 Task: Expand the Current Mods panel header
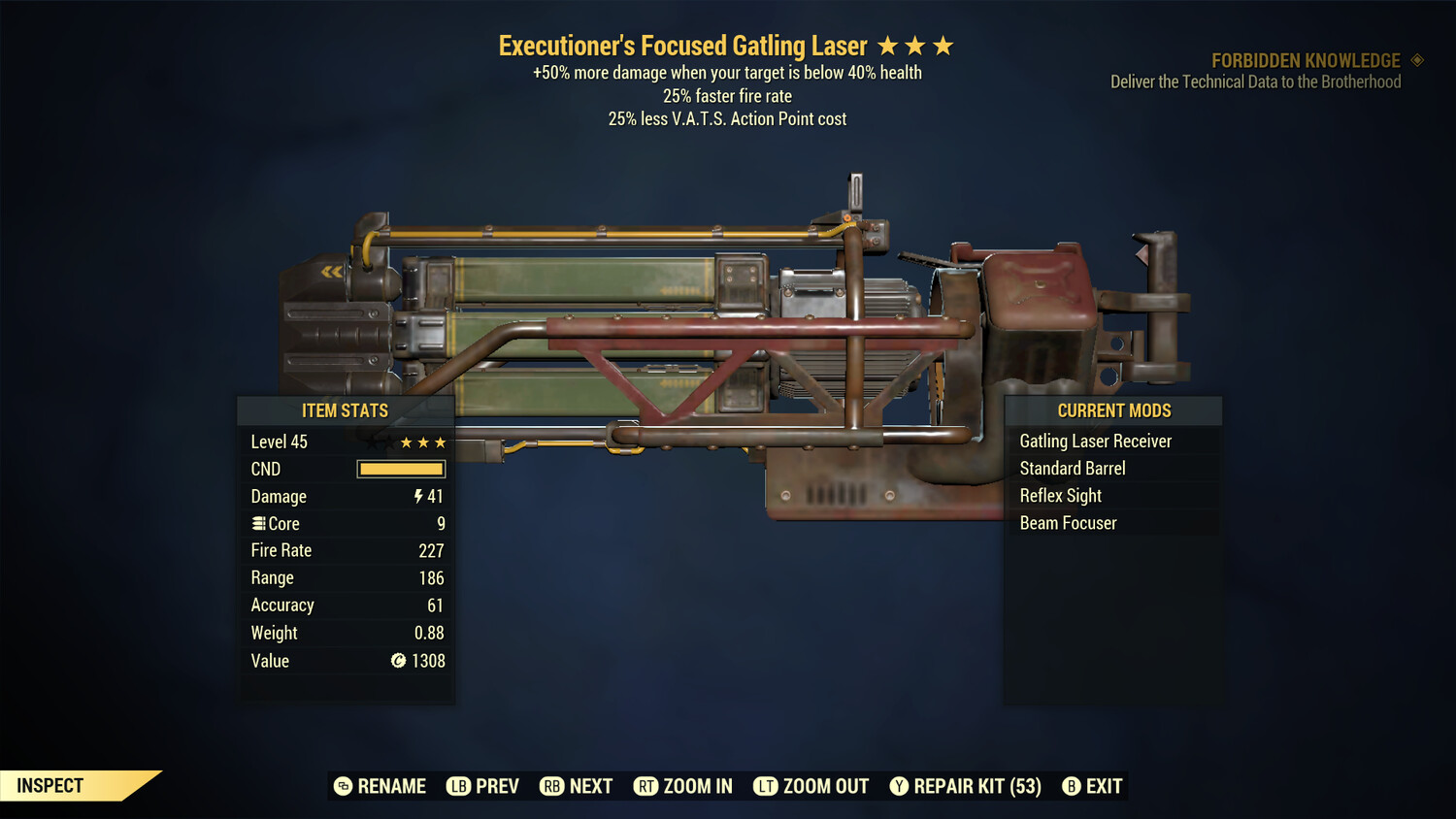click(x=1112, y=410)
